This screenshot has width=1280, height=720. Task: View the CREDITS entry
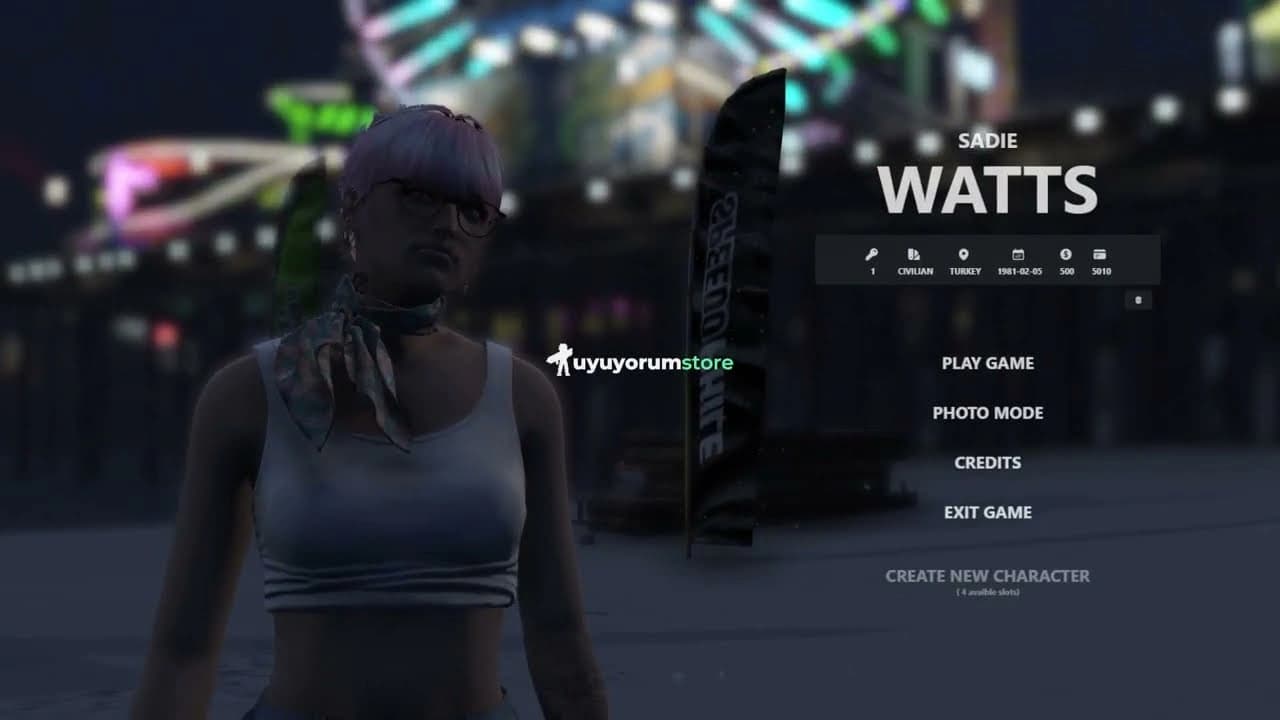(987, 462)
